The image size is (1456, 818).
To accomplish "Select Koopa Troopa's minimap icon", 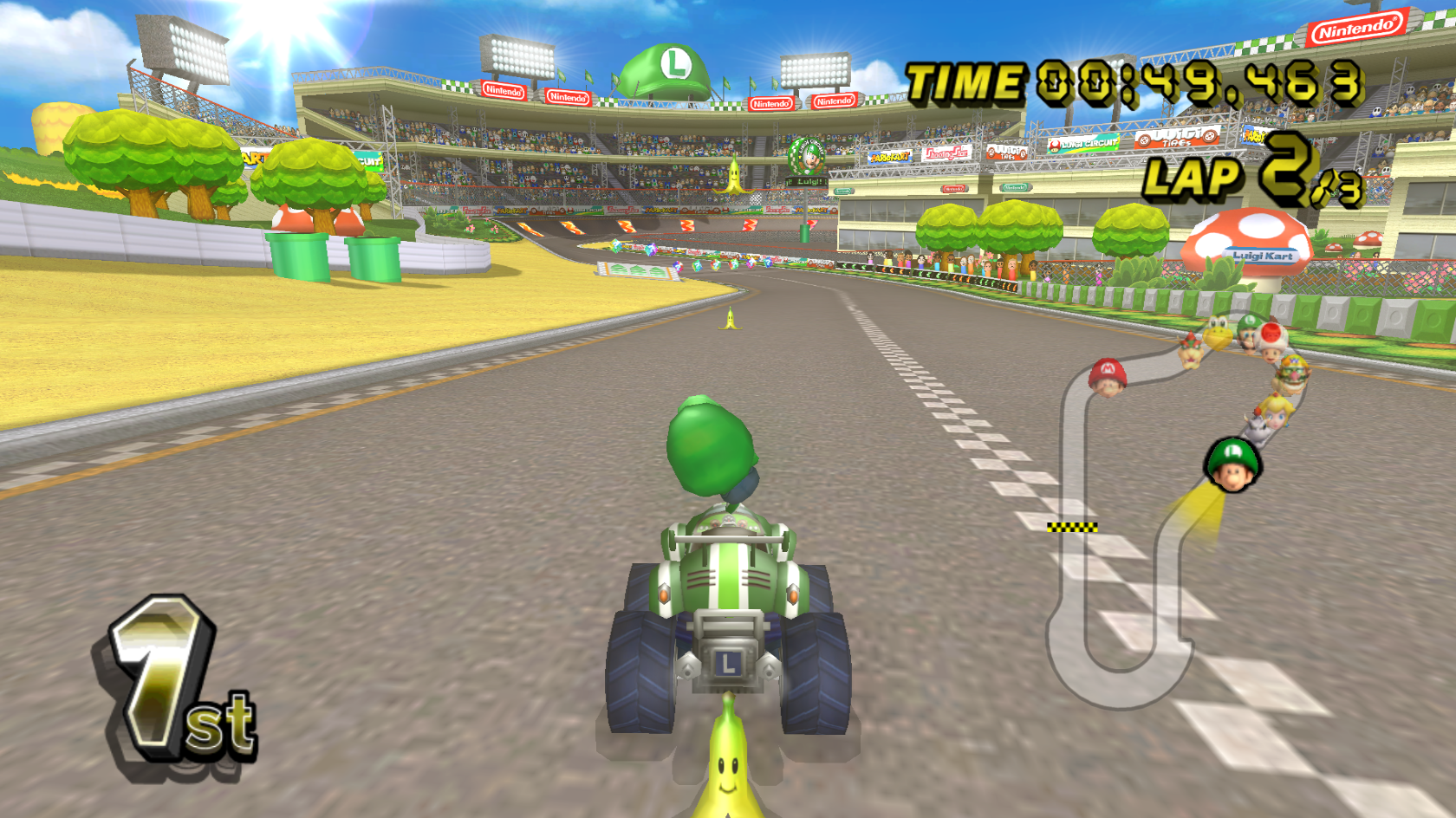I will [1216, 333].
